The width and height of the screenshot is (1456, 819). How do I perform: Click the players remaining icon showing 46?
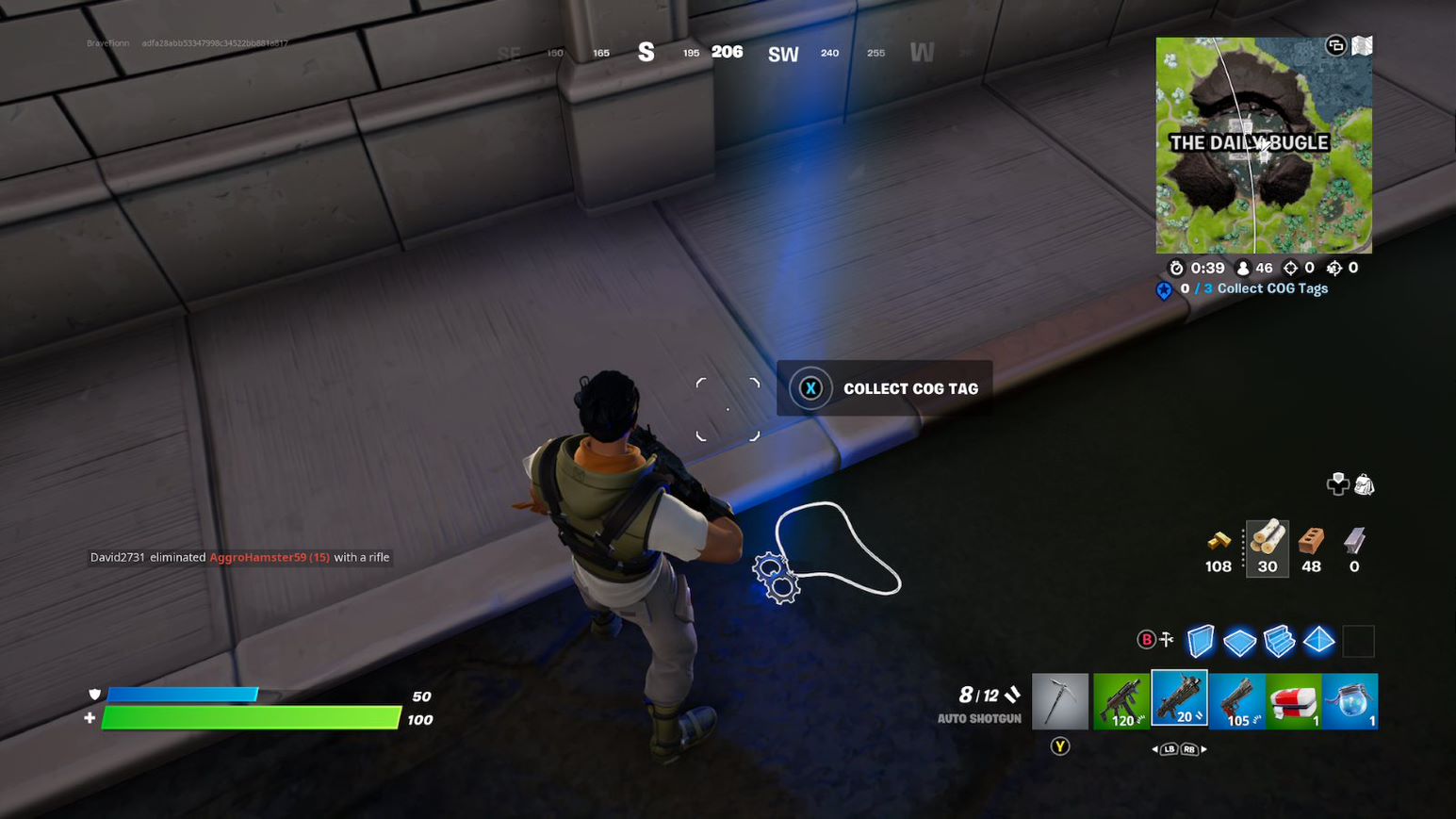[1243, 268]
